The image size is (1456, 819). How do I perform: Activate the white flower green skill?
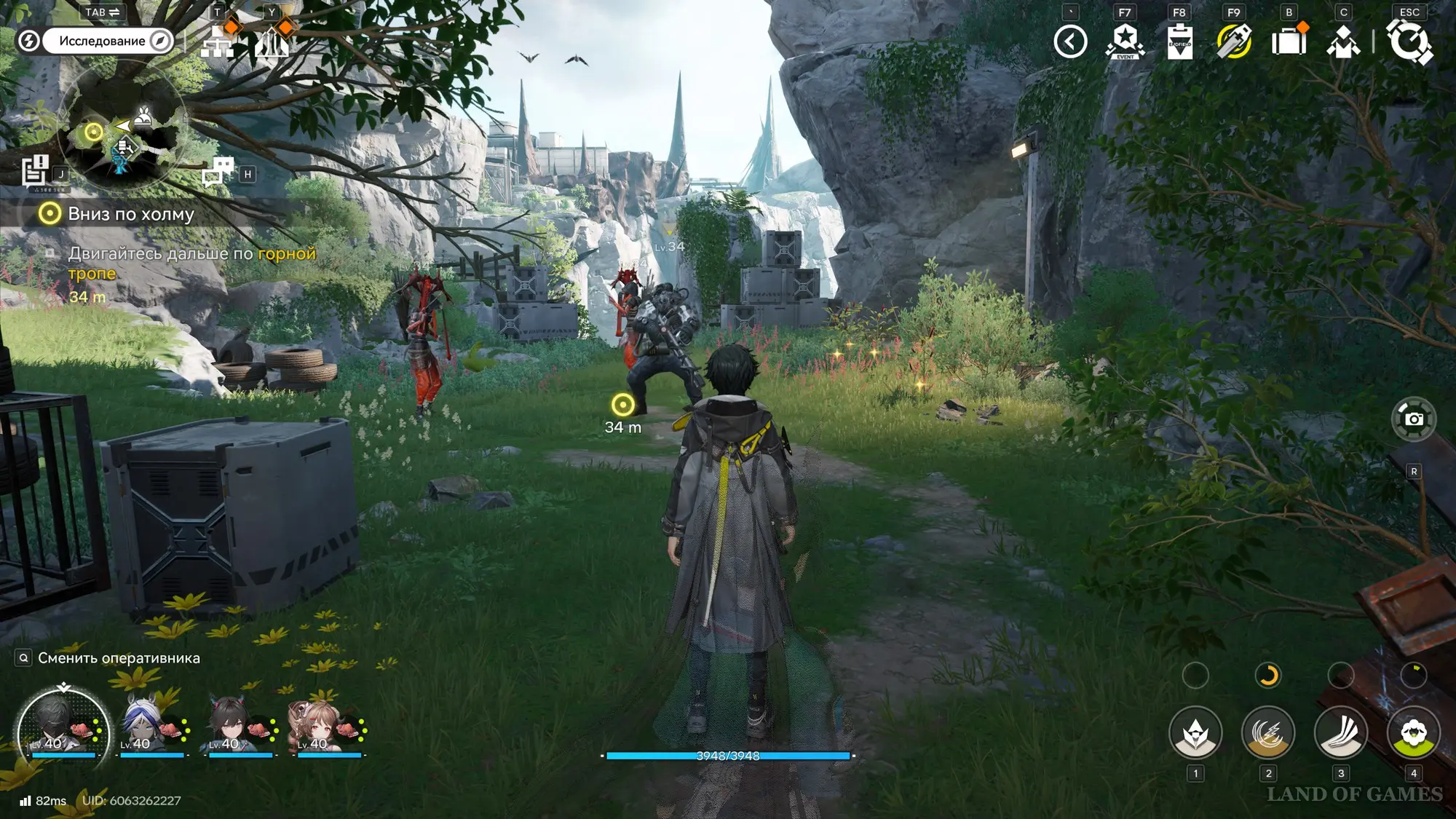point(1414,733)
